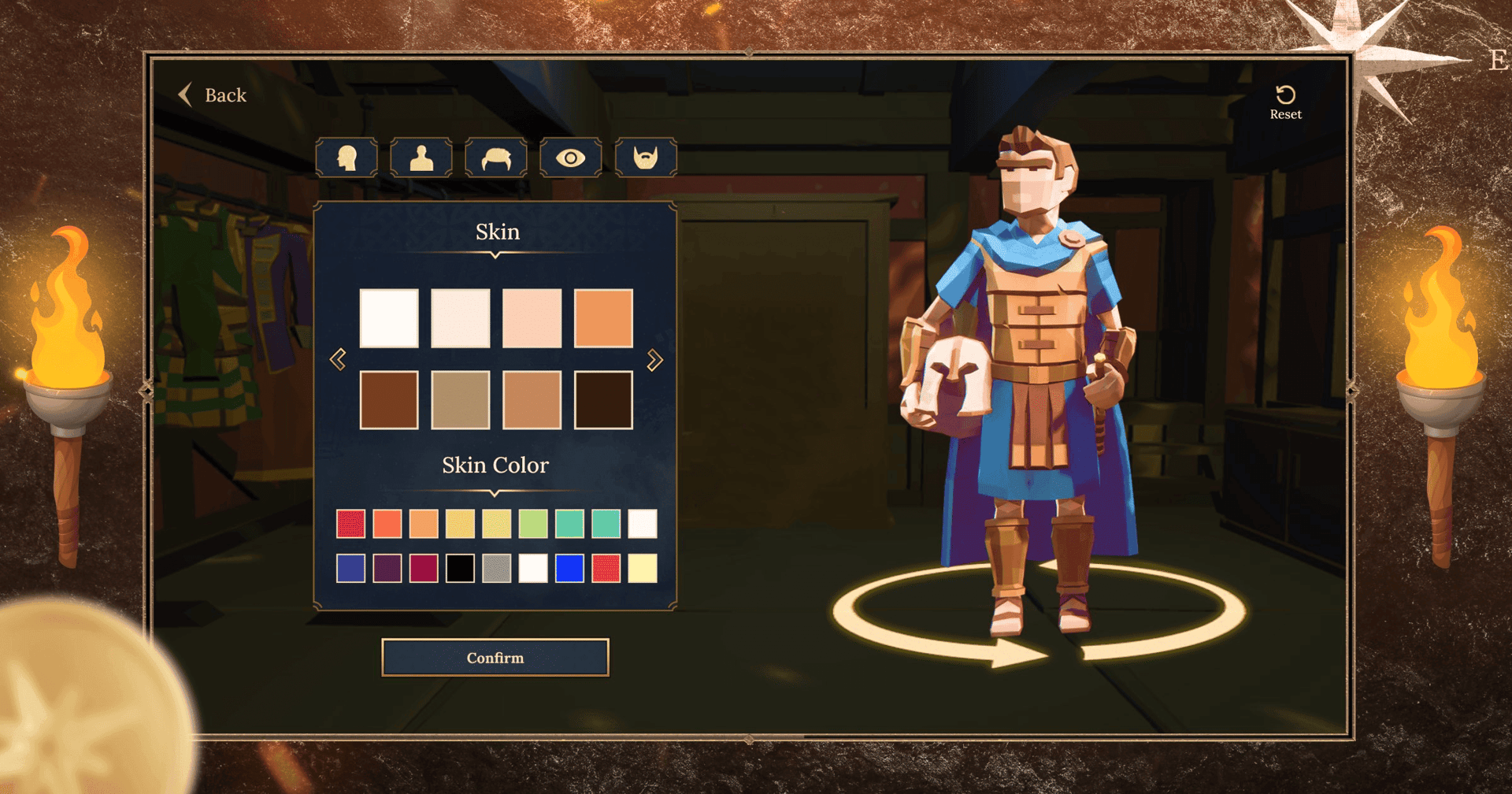Switch to the Skin customization section
1512x794 pixels.
[x=497, y=231]
